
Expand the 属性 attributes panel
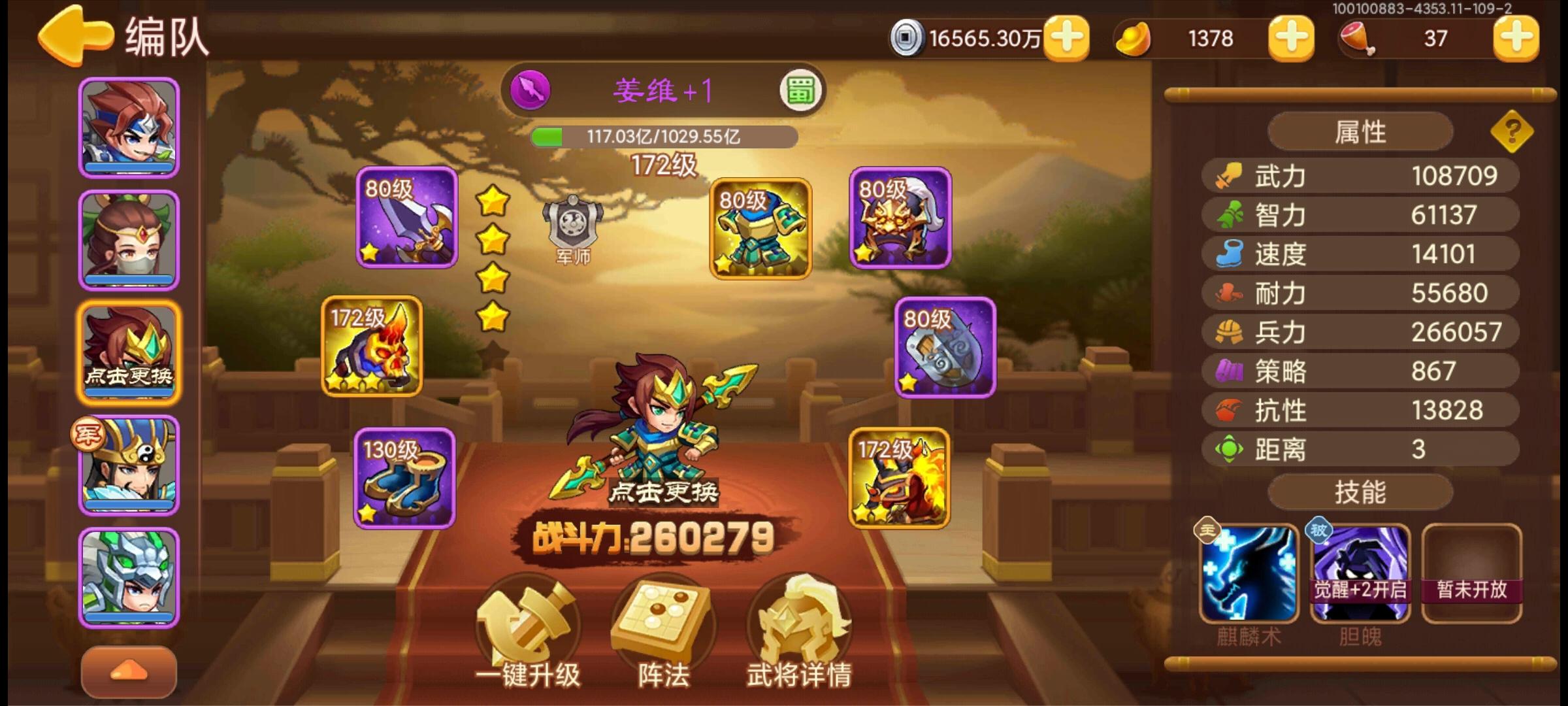point(1359,130)
